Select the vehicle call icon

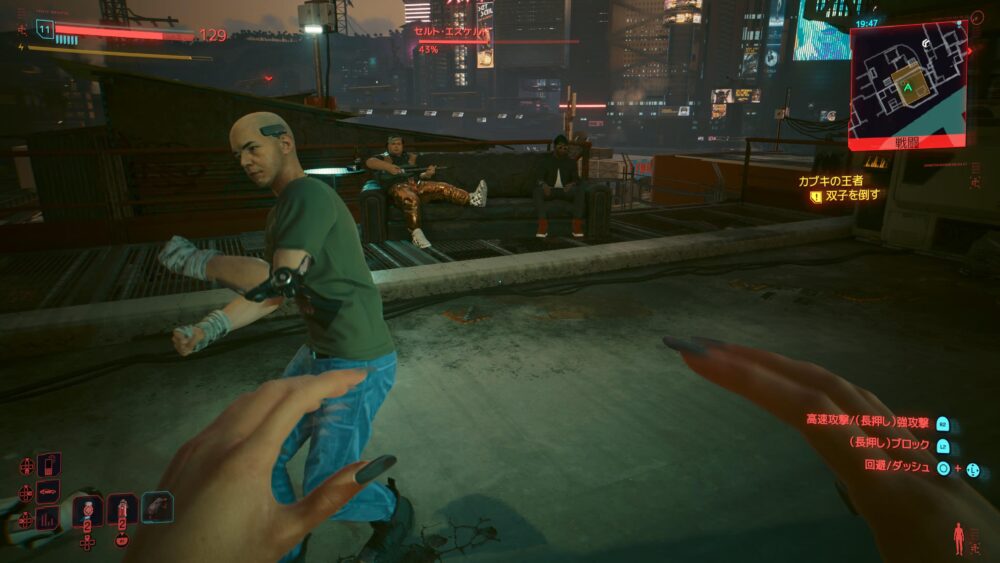(x=49, y=491)
